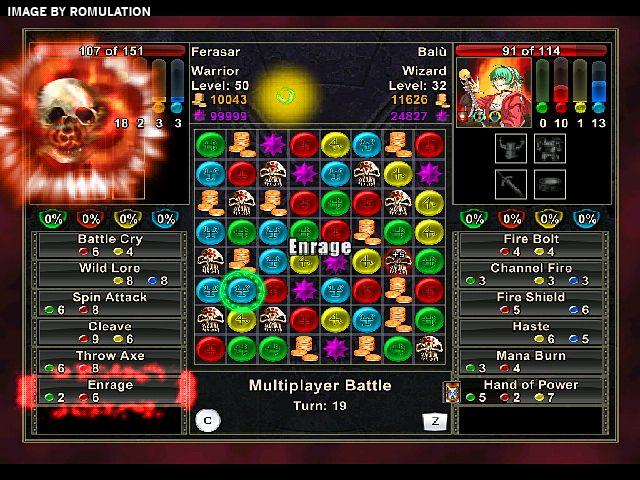Image resolution: width=640 pixels, height=480 pixels.
Task: View the Fire Shield spell
Action: tap(531, 303)
